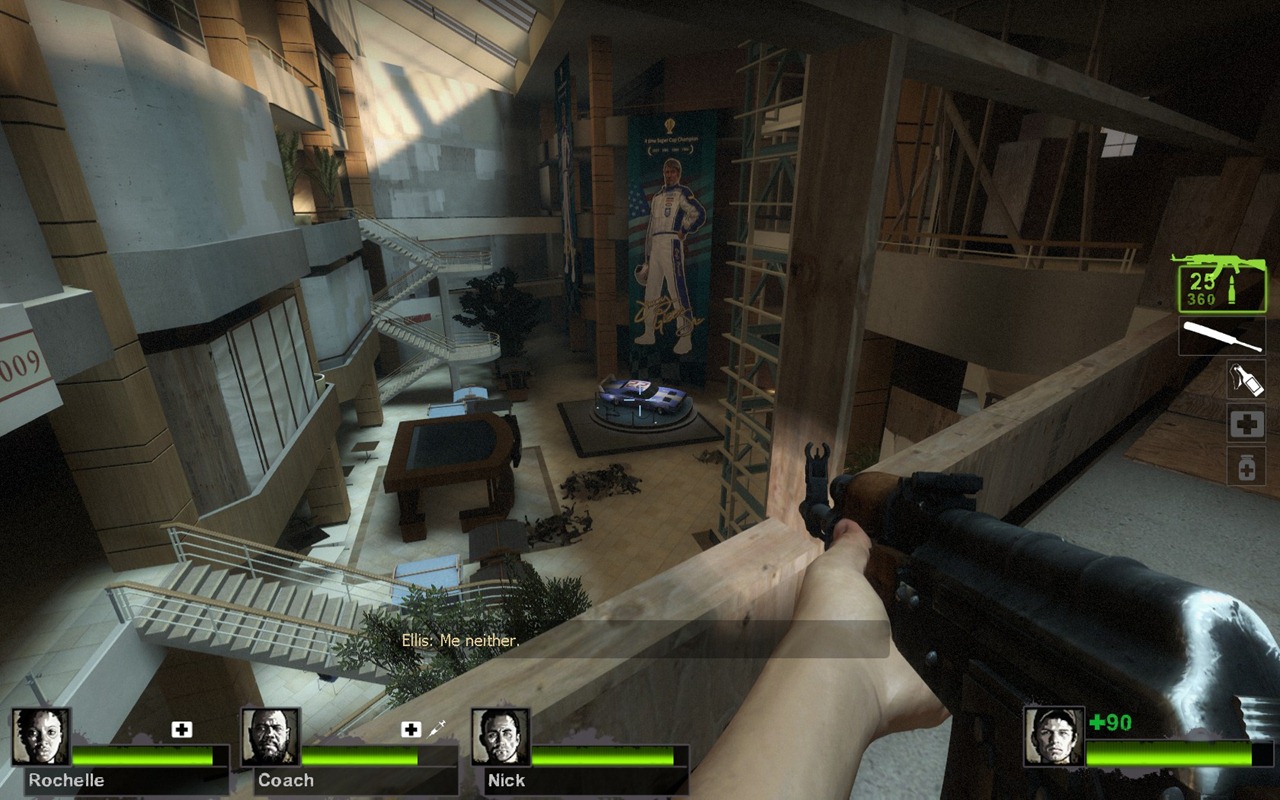
Task: Select the Molotov cocktail slot
Action: tap(1246, 379)
